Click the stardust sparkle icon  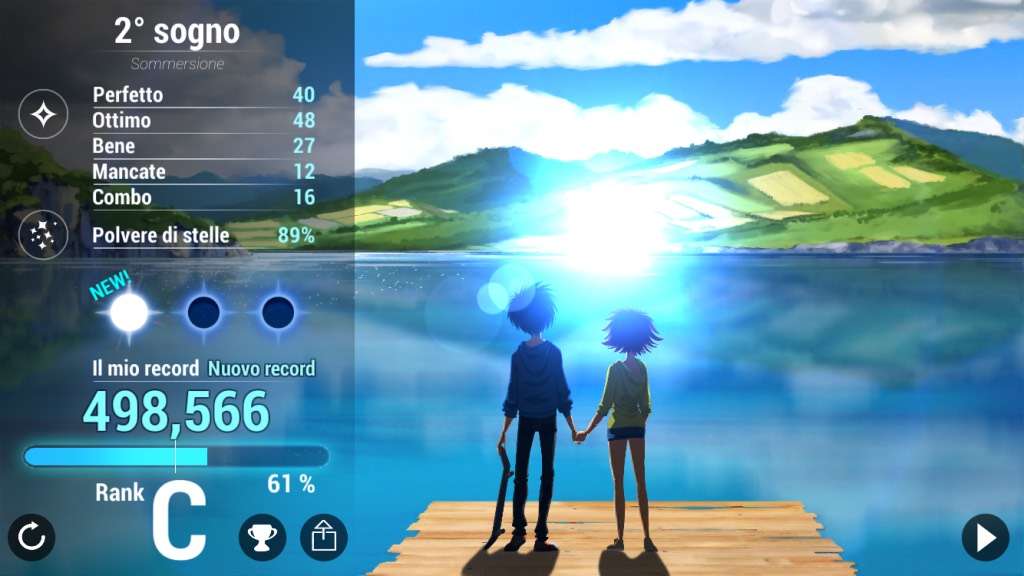point(44,236)
